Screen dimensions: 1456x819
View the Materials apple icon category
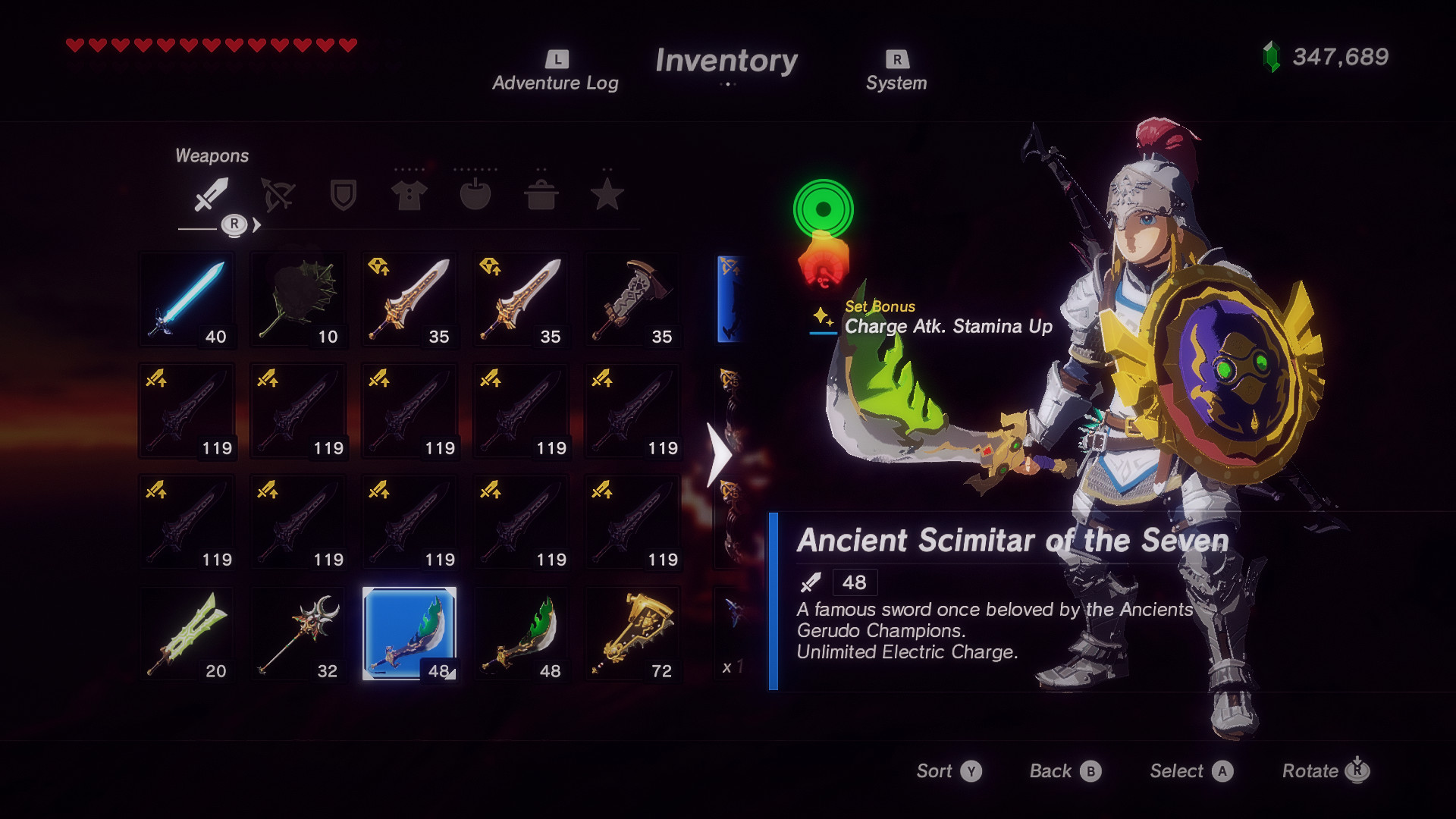475,196
